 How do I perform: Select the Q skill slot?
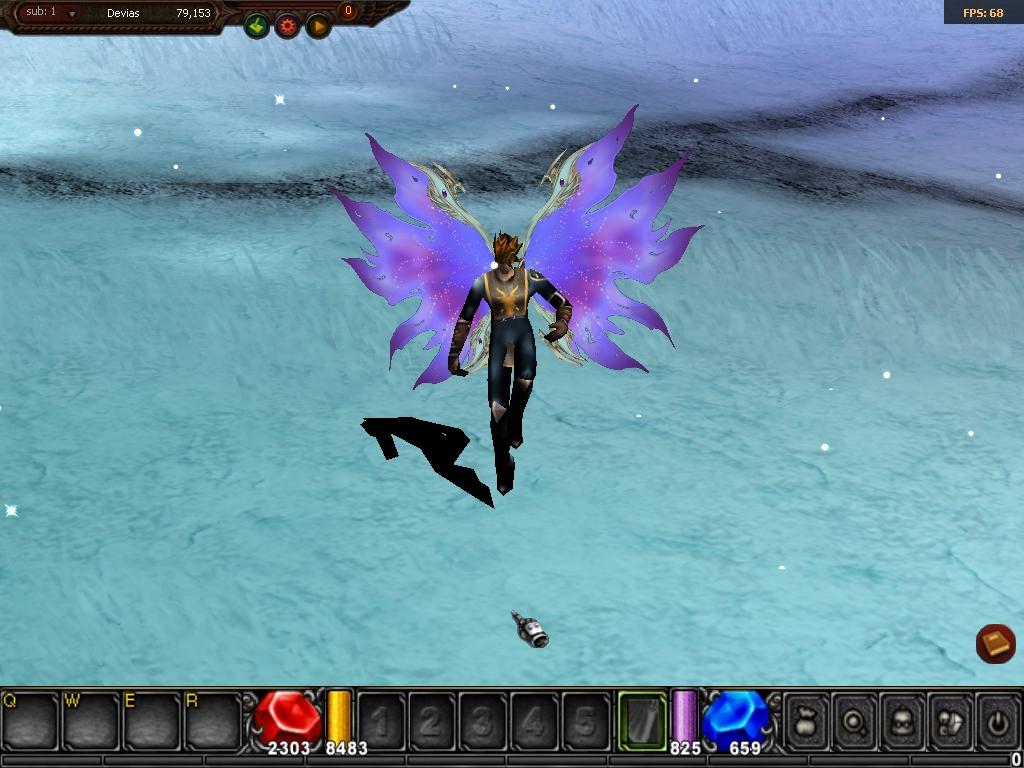click(x=30, y=720)
